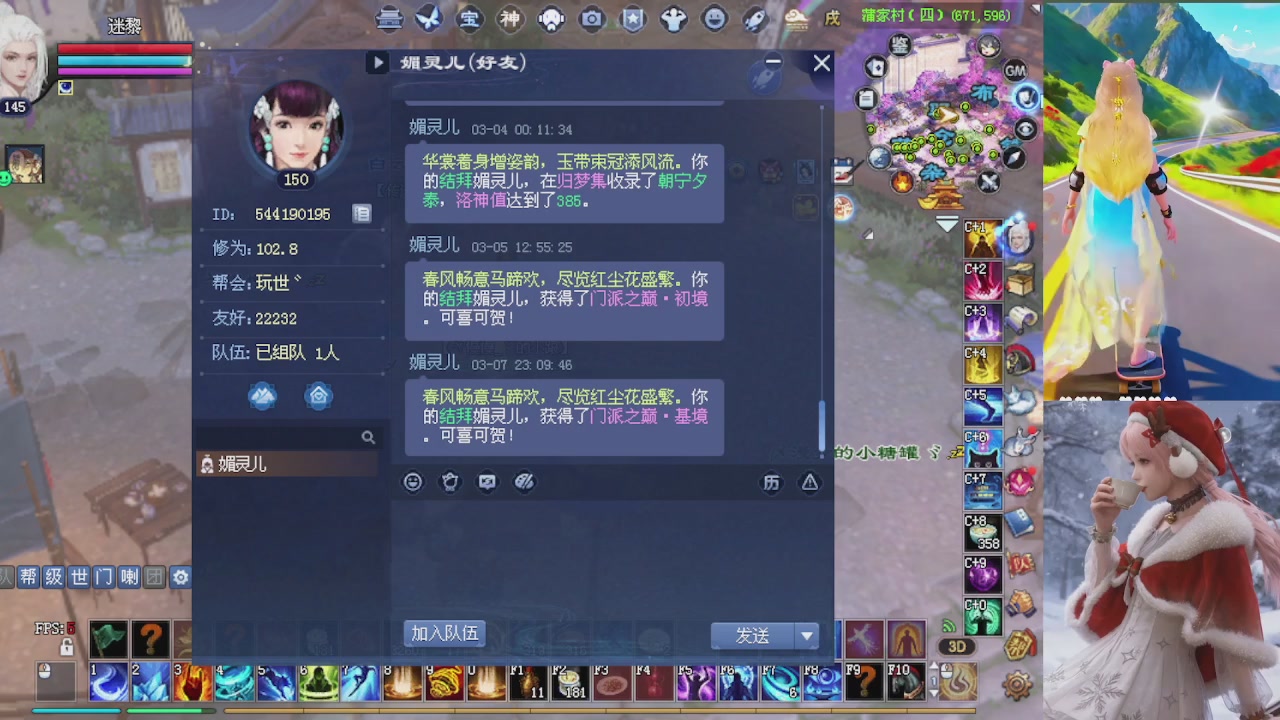Copy the player ID with the copy icon
This screenshot has height=720, width=1280.
click(362, 213)
